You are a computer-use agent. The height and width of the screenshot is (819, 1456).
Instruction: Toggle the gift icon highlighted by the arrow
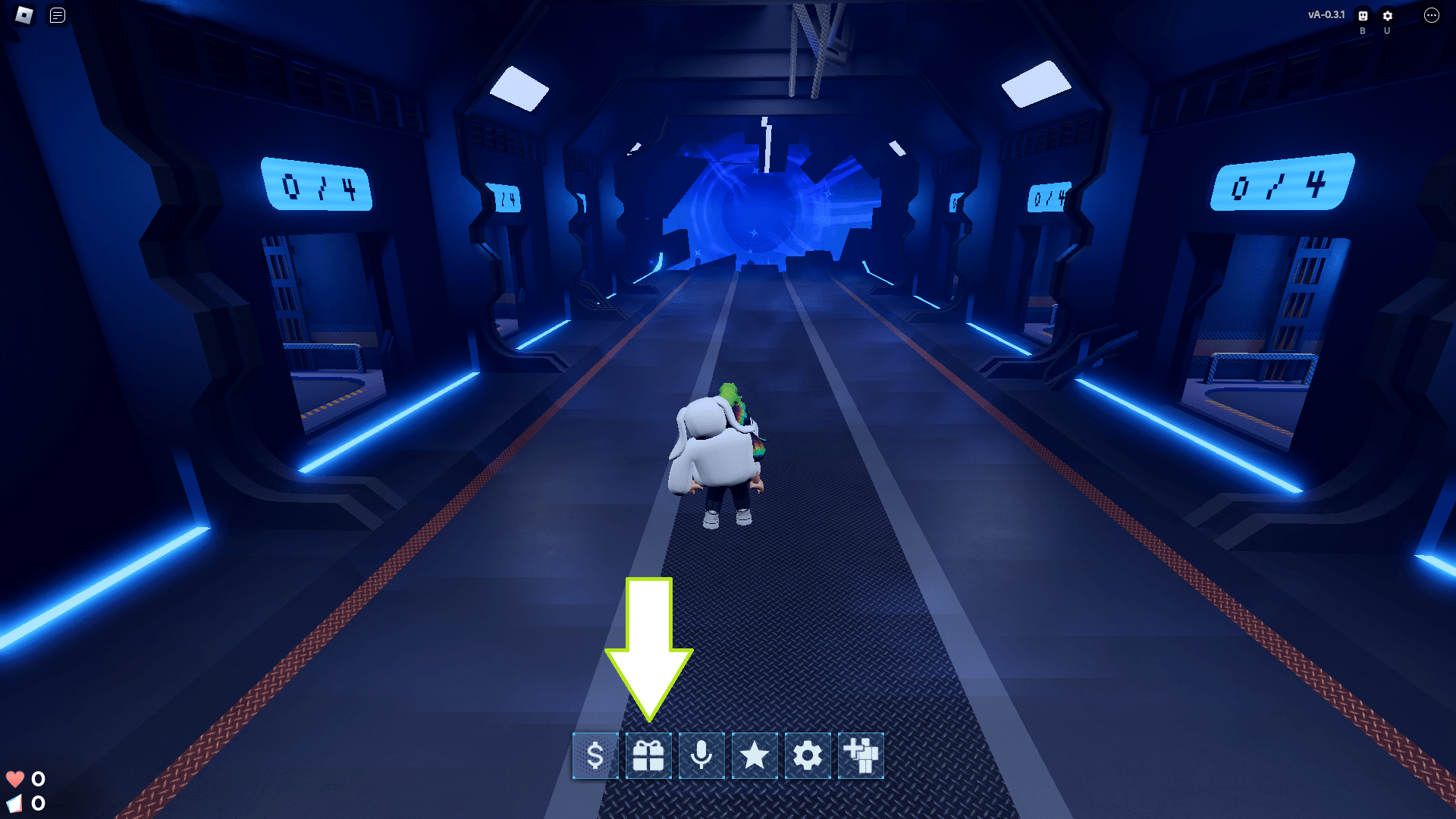pos(648,755)
